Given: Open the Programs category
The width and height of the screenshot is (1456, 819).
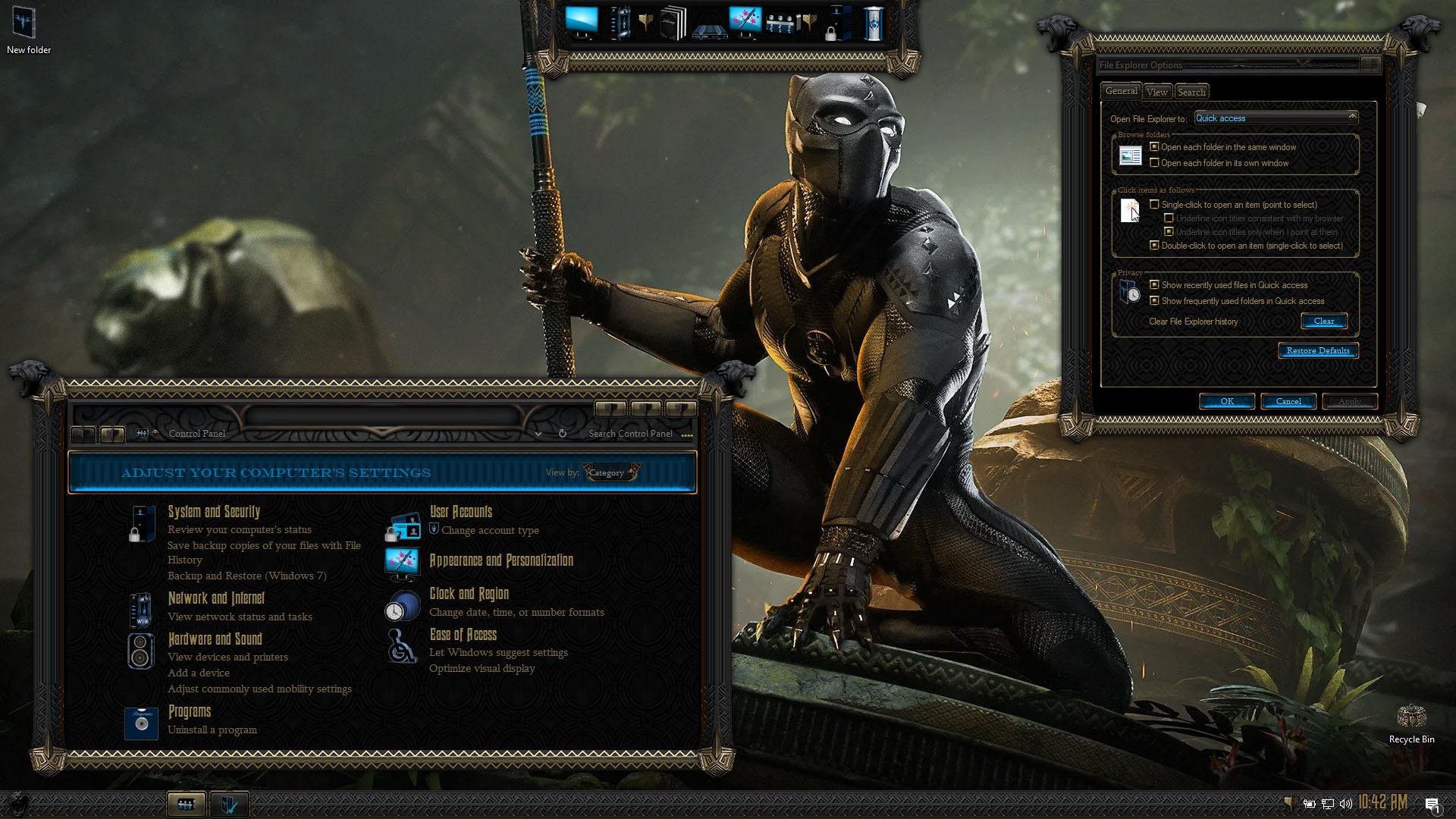Looking at the screenshot, I should click(190, 711).
